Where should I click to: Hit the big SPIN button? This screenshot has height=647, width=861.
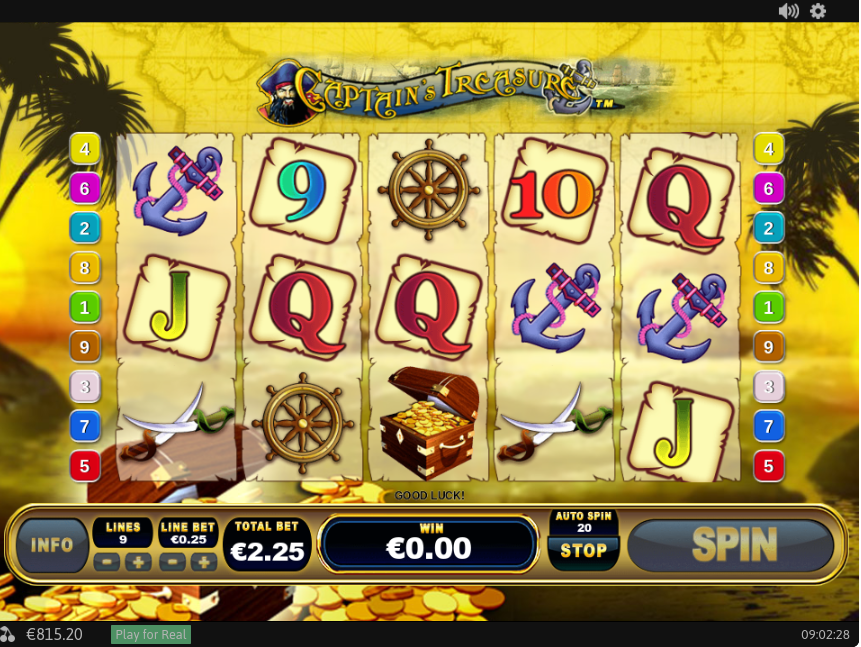733,545
